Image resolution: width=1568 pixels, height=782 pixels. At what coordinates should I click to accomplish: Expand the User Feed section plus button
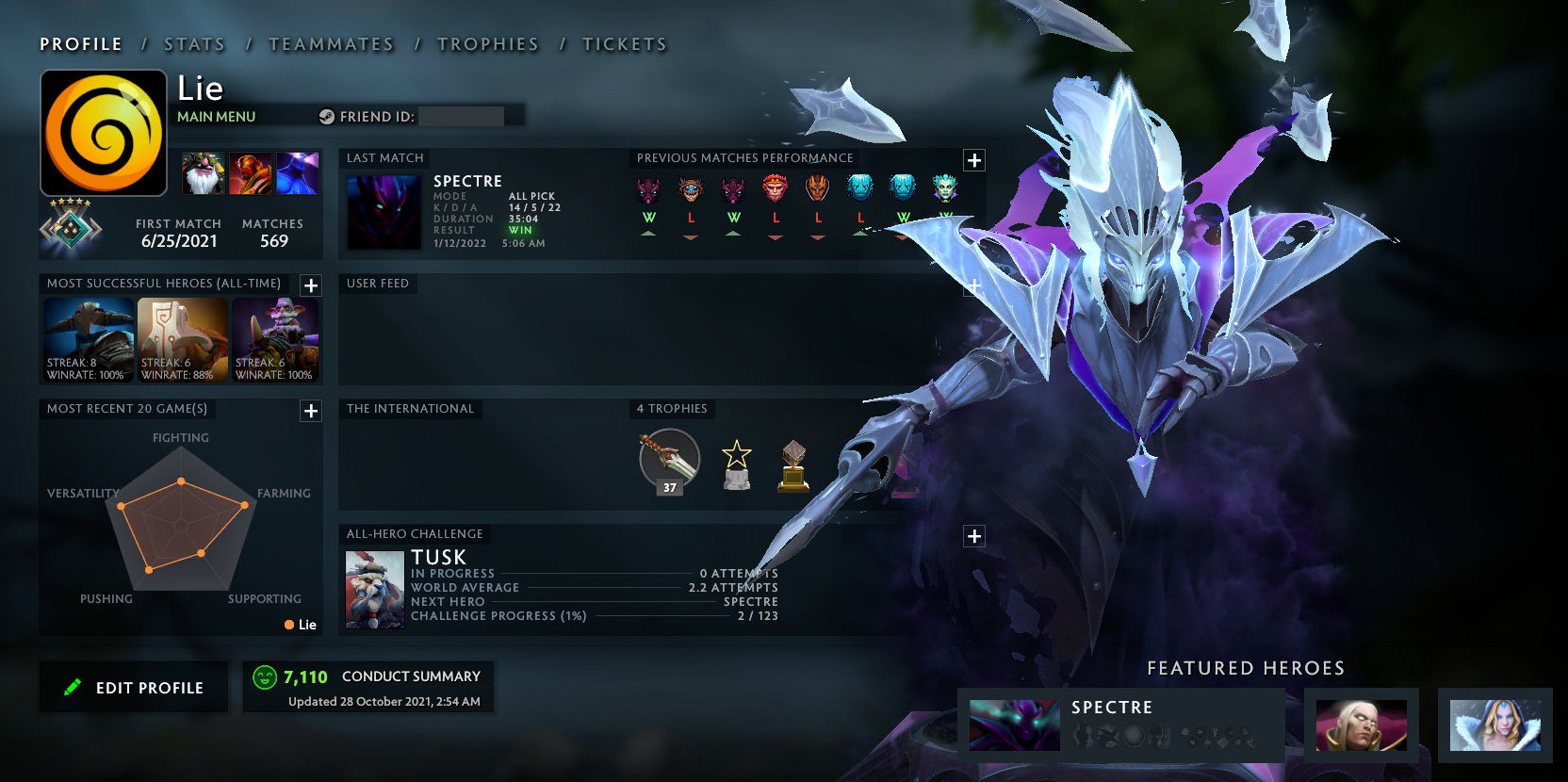coord(972,283)
